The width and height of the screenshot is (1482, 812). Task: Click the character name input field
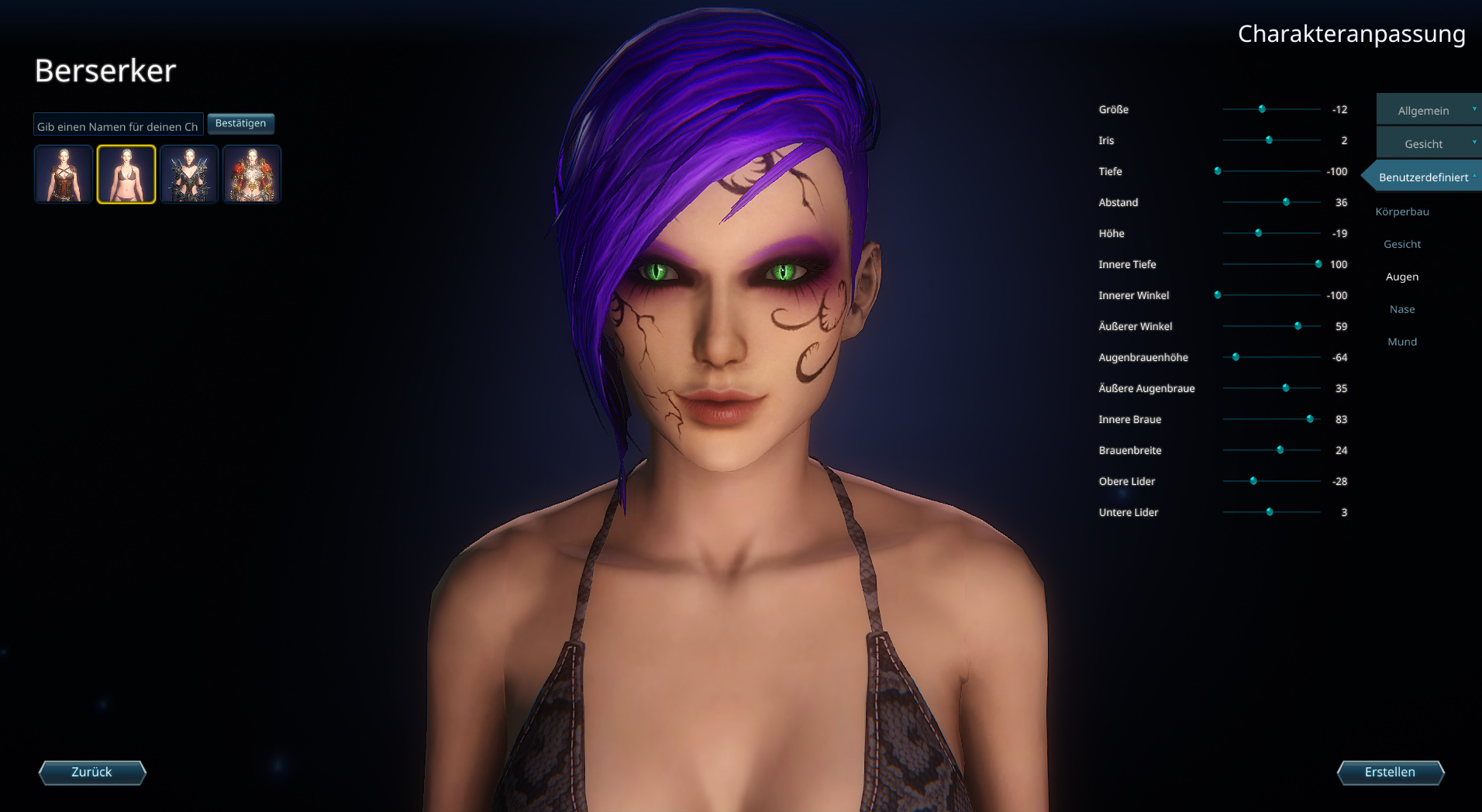tap(118, 126)
